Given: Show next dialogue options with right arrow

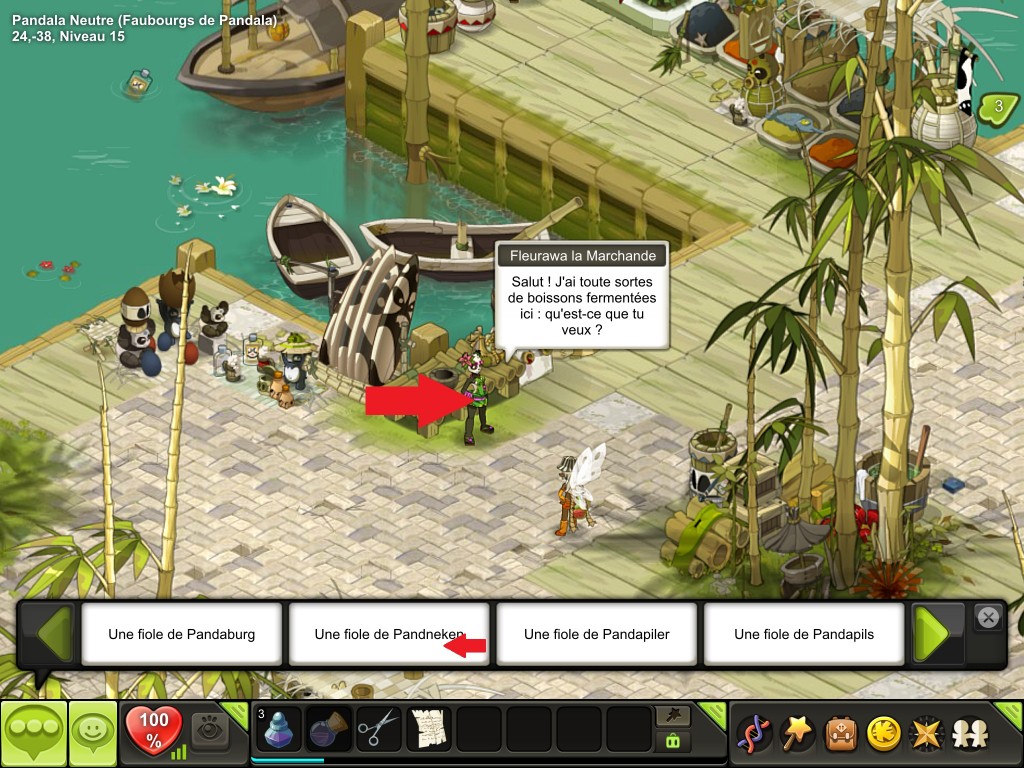Looking at the screenshot, I should [935, 633].
